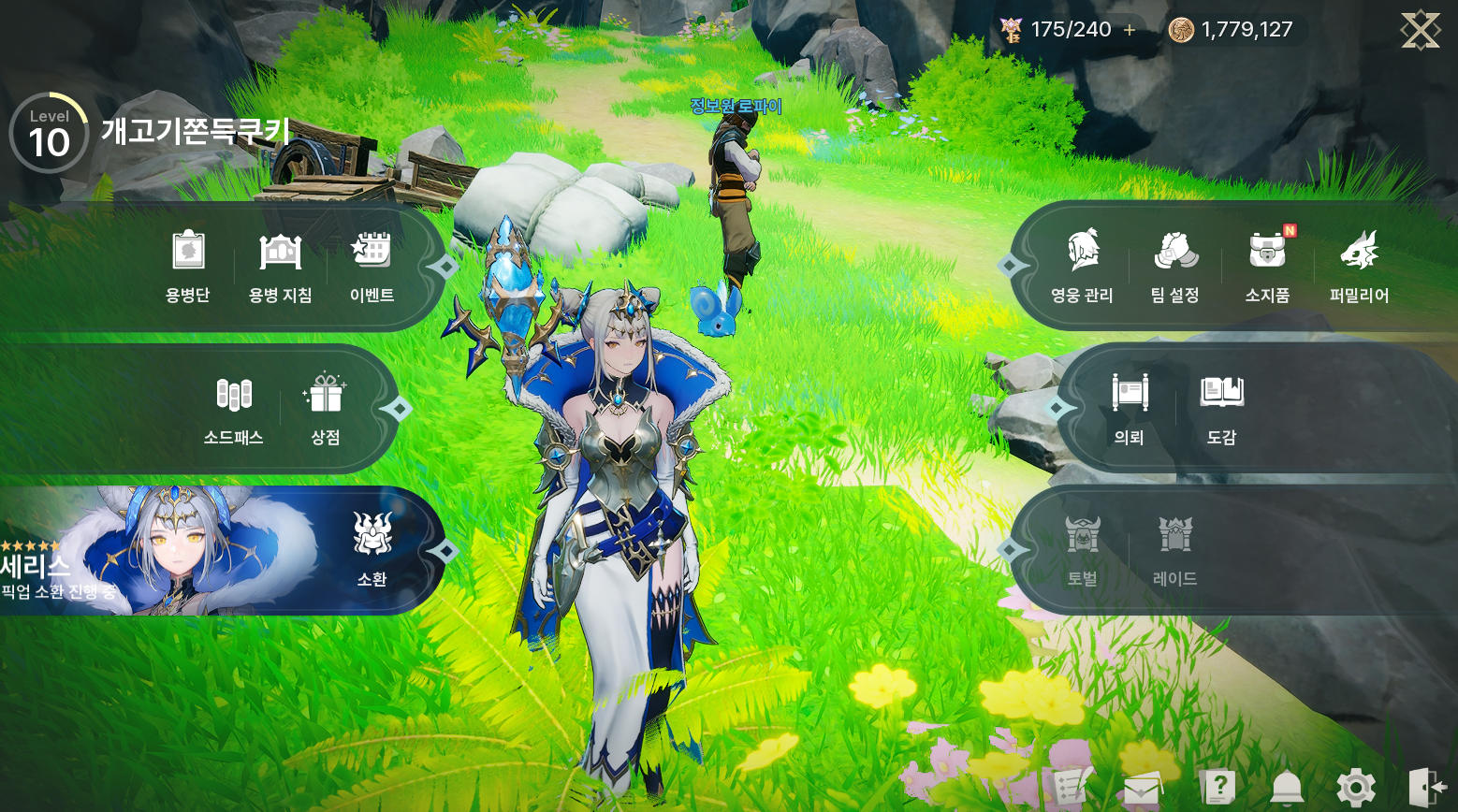Image resolution: width=1458 pixels, height=812 pixels.
Task: Open the question-mark help icon
Action: coord(1217,788)
